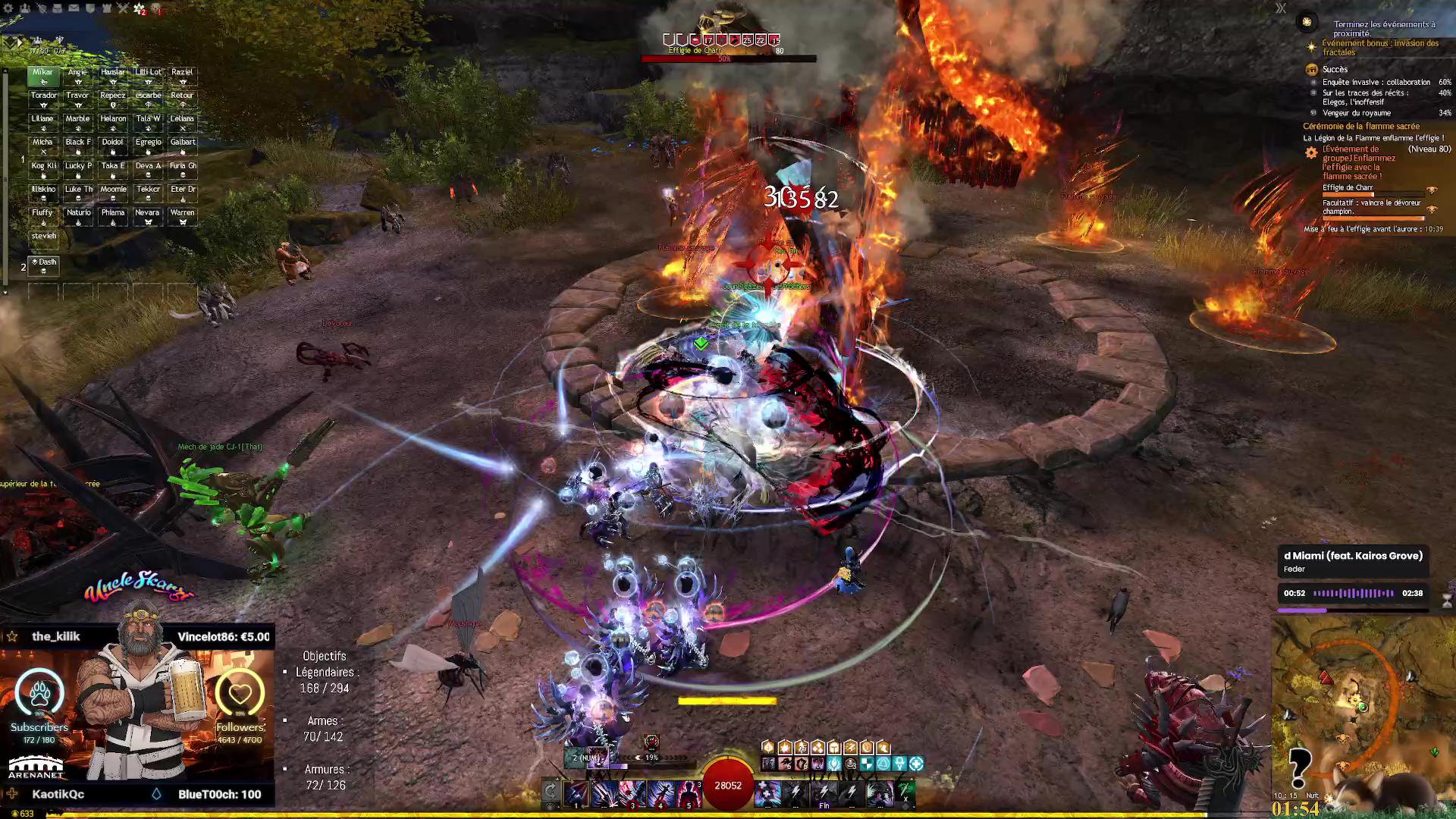Screen dimensions: 1456x819
Task: Select the Cérémonie de la flamme sacrée event
Action: click(1360, 126)
